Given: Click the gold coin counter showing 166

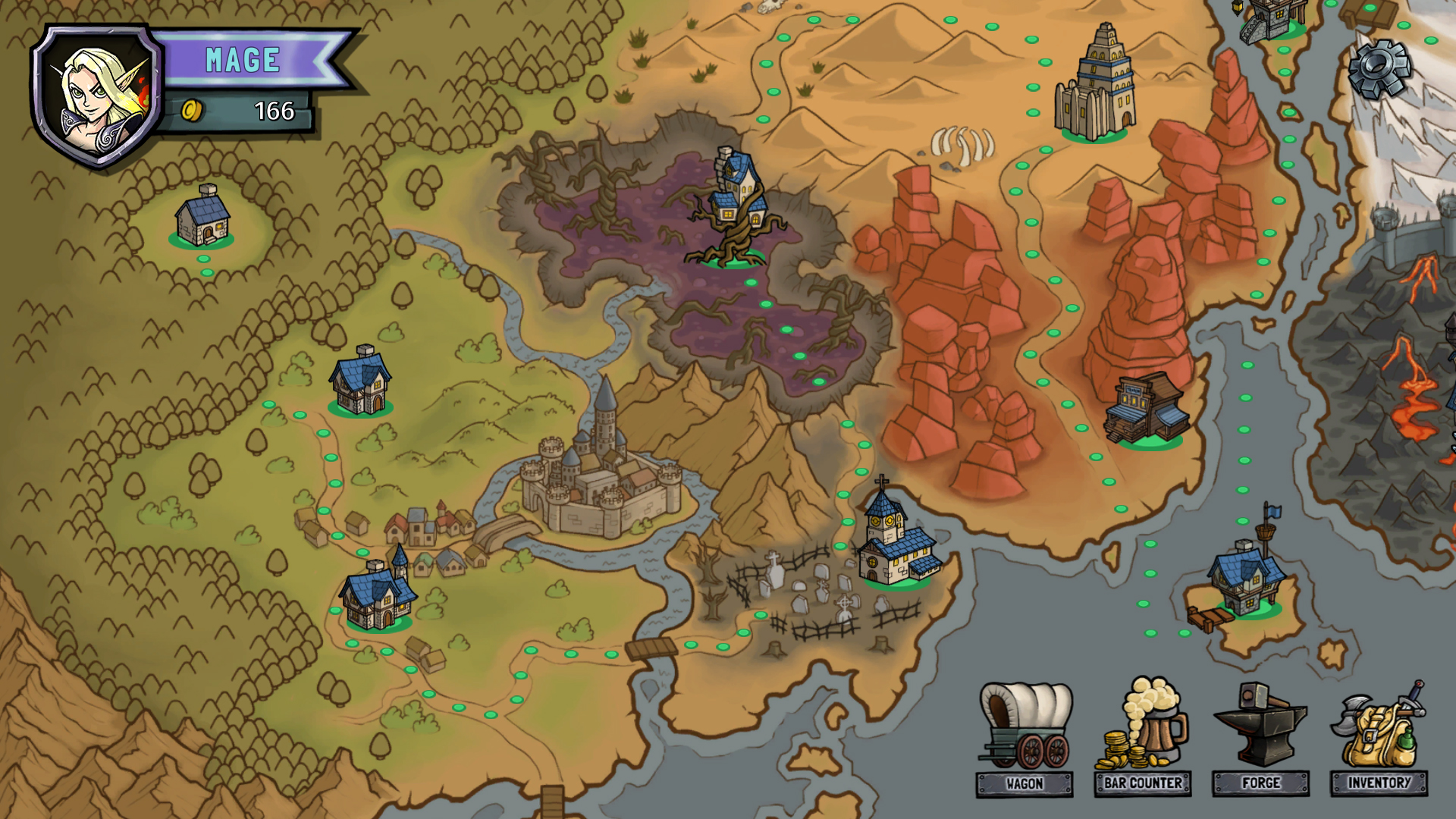Looking at the screenshot, I should 235,111.
